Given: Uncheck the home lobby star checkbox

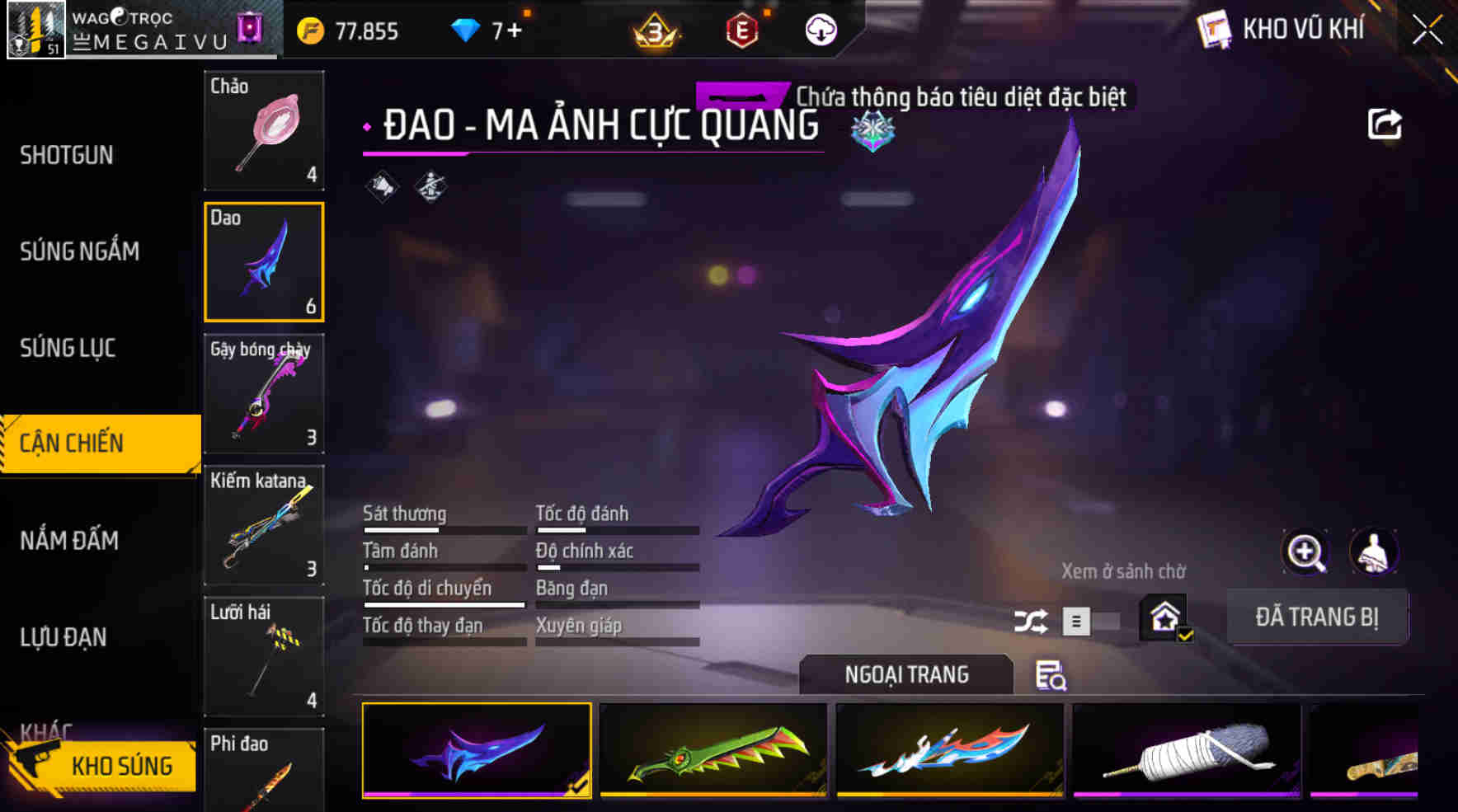Looking at the screenshot, I should coord(1183,635).
